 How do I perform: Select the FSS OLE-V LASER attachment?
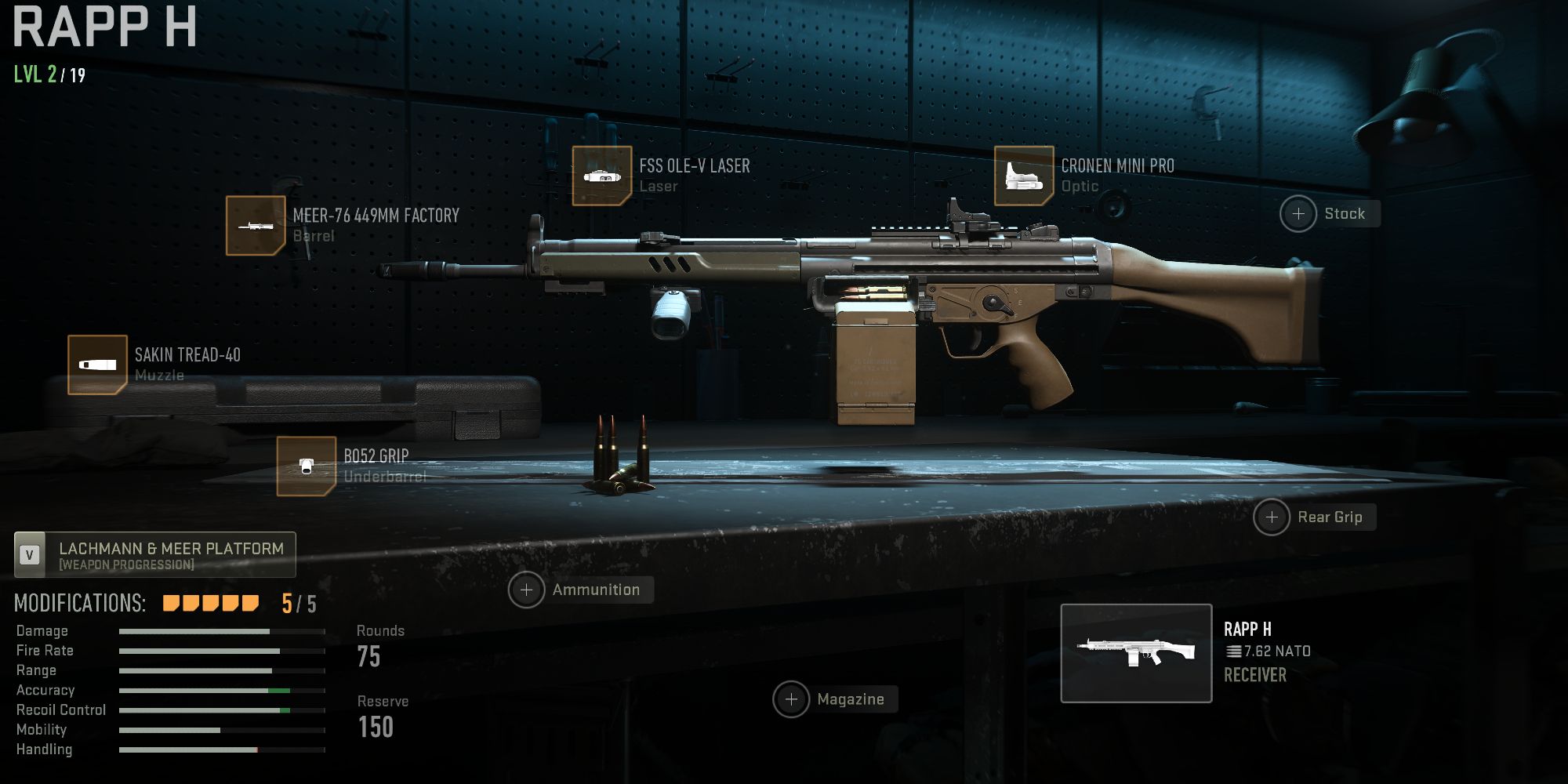(604, 174)
